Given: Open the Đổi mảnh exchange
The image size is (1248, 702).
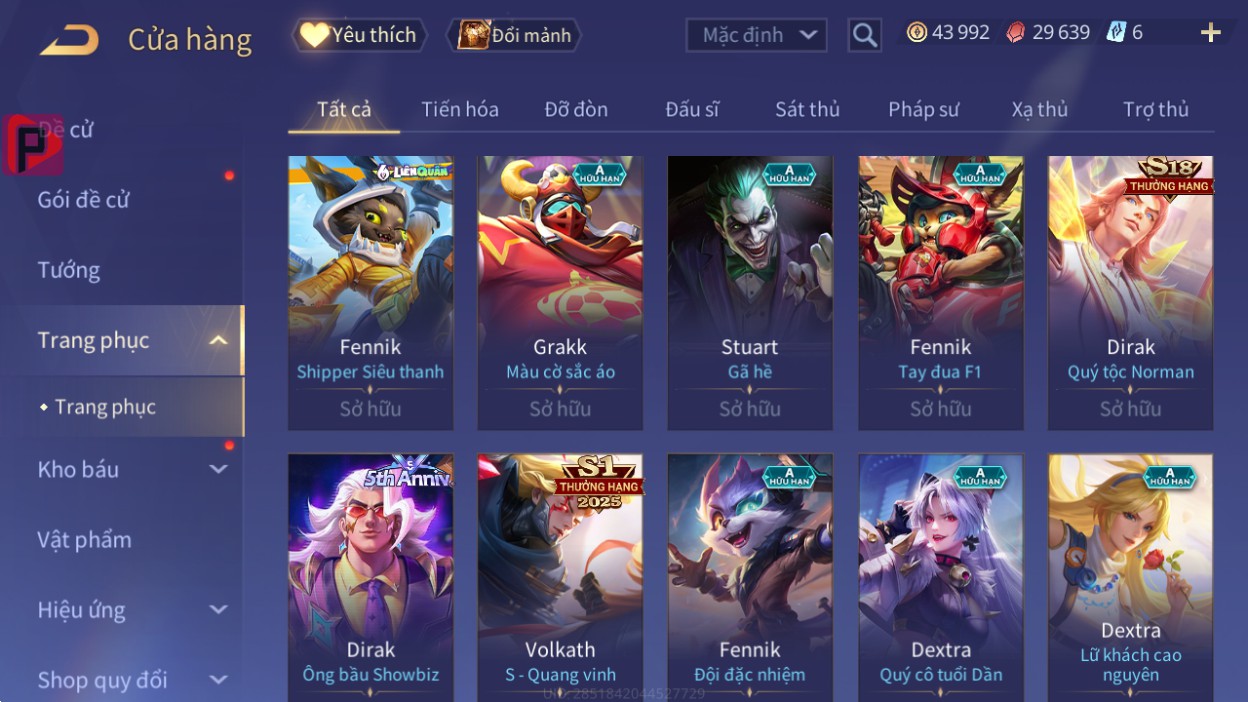Looking at the screenshot, I should (515, 36).
